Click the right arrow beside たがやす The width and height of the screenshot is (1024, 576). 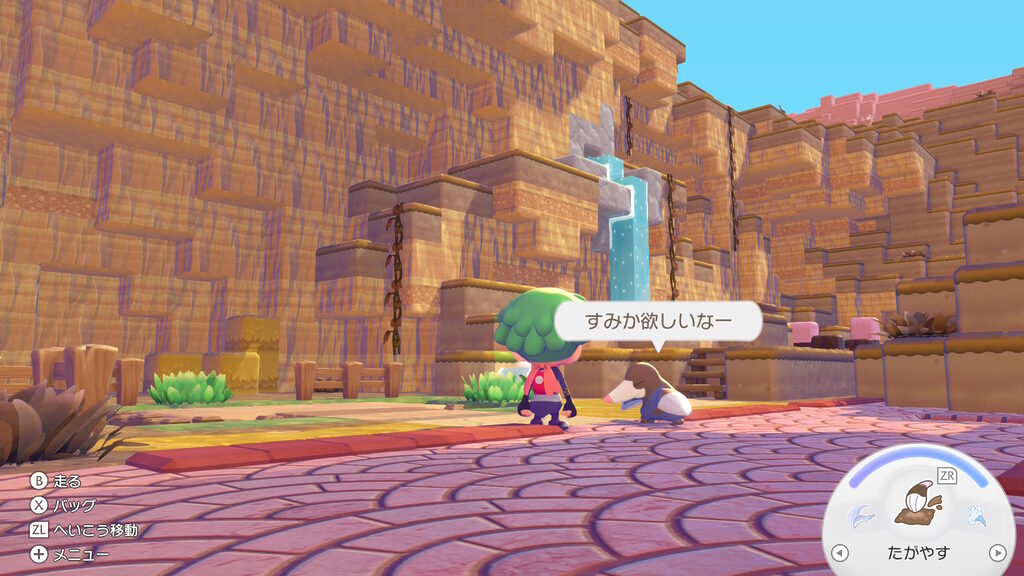coord(996,552)
